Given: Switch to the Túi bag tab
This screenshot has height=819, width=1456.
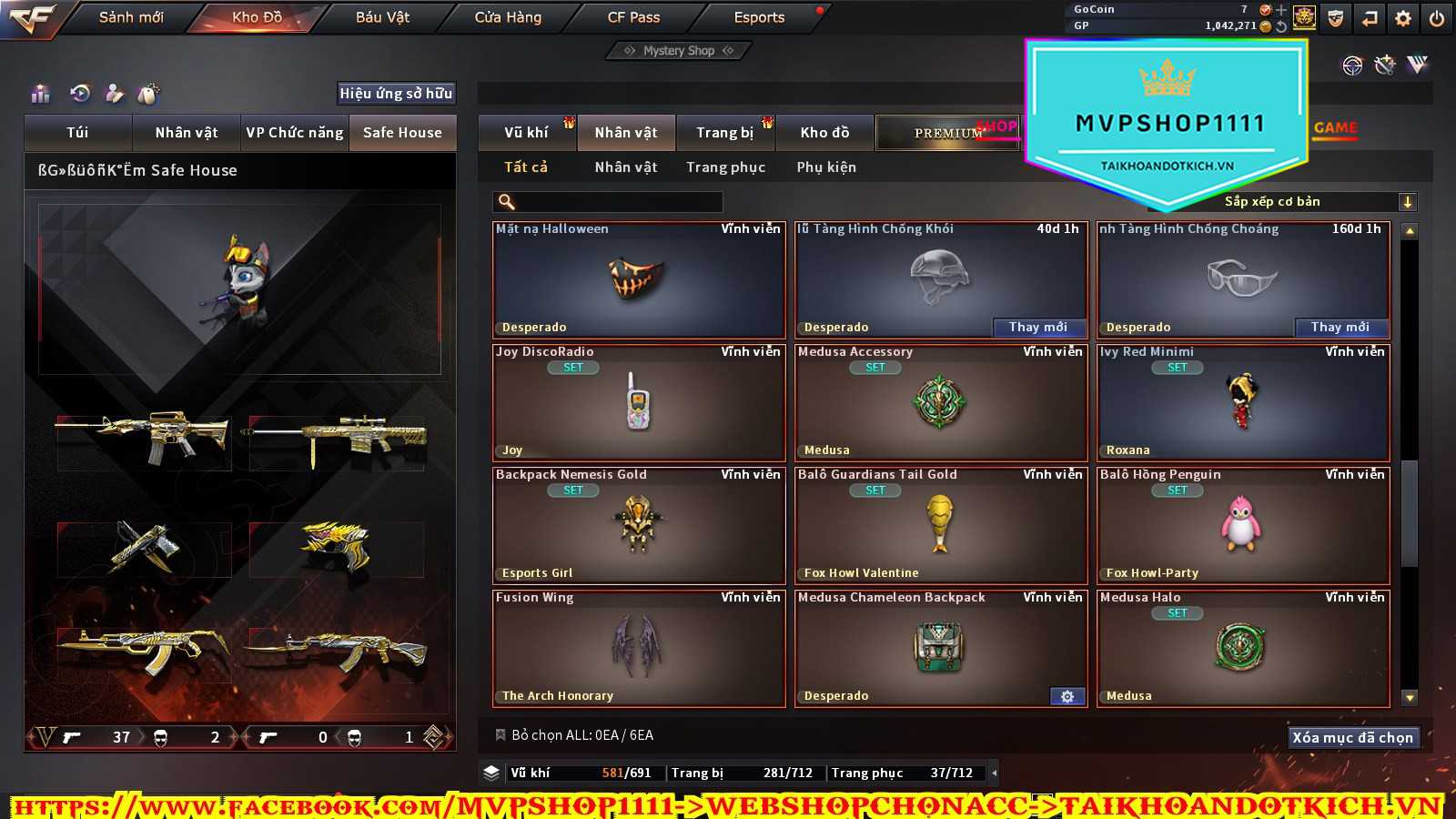Looking at the screenshot, I should pyautogui.click(x=77, y=133).
